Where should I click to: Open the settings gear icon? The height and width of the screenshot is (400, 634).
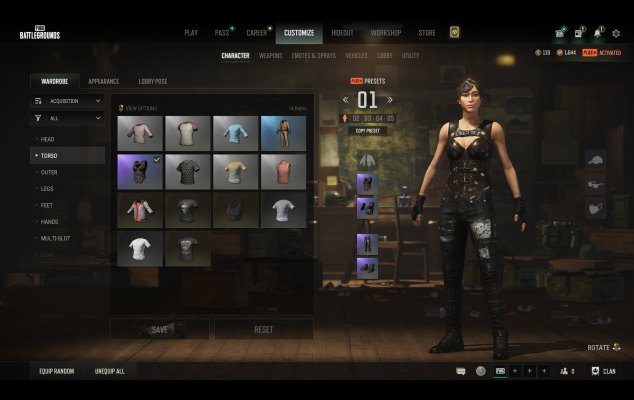616,33
